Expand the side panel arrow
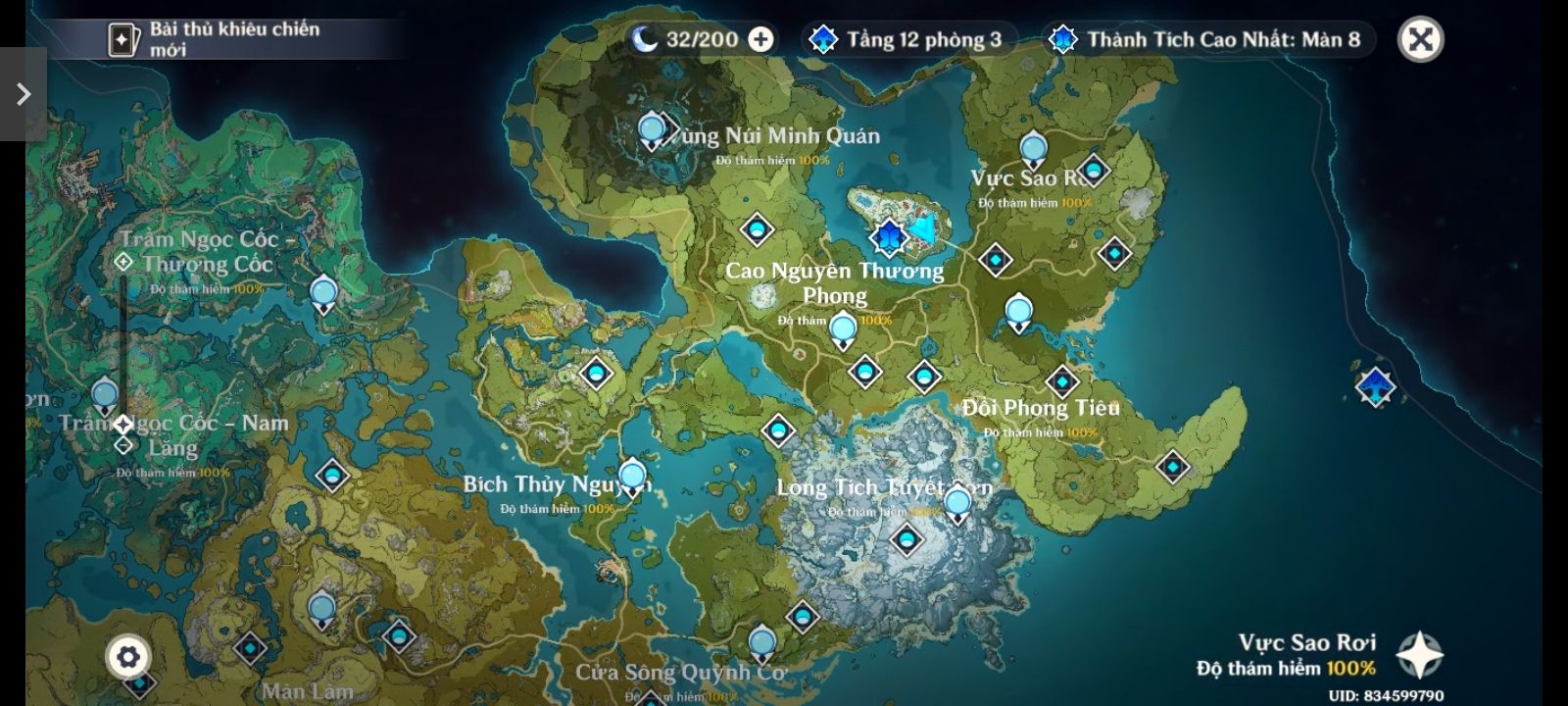 click(x=23, y=94)
